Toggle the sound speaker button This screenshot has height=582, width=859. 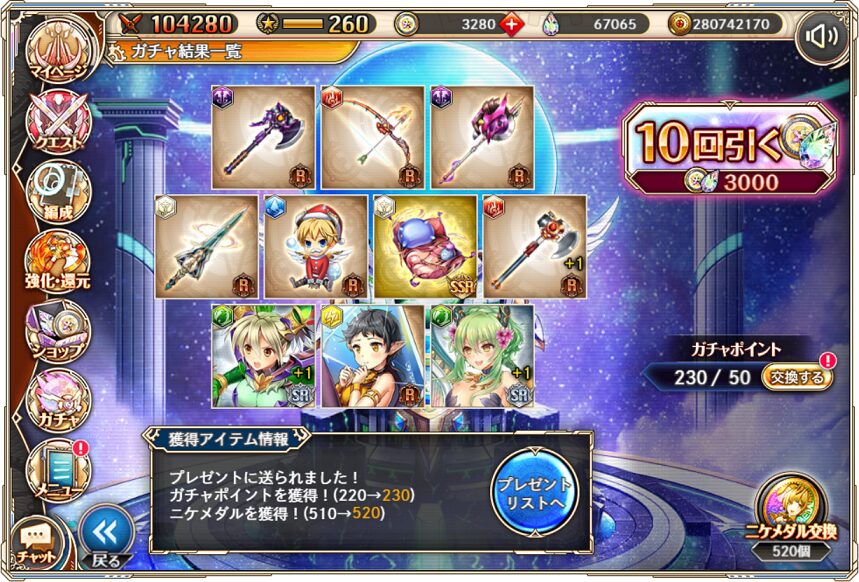click(x=821, y=38)
